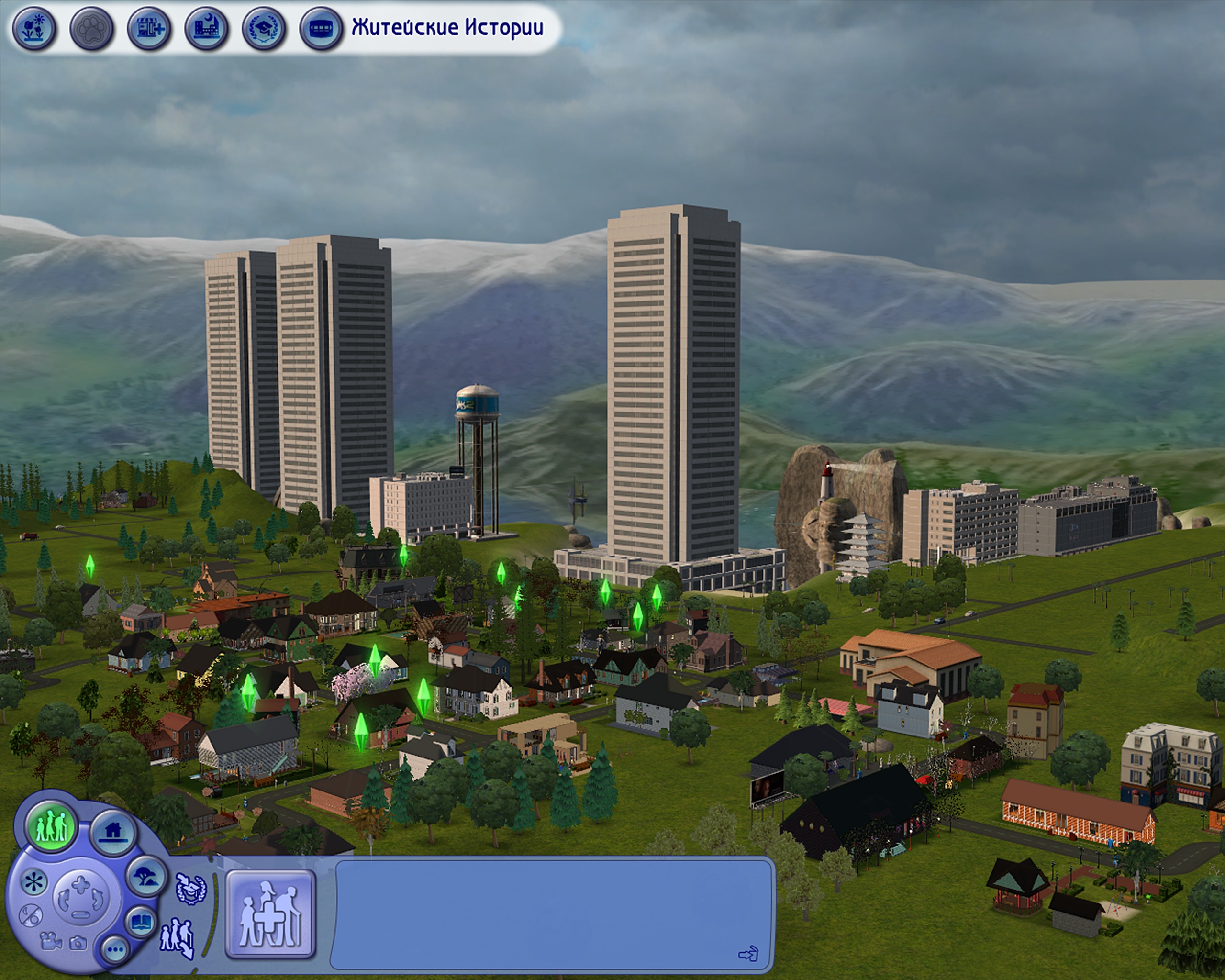
Task: Click the send-families-to-college cap icon
Action: [191, 889]
